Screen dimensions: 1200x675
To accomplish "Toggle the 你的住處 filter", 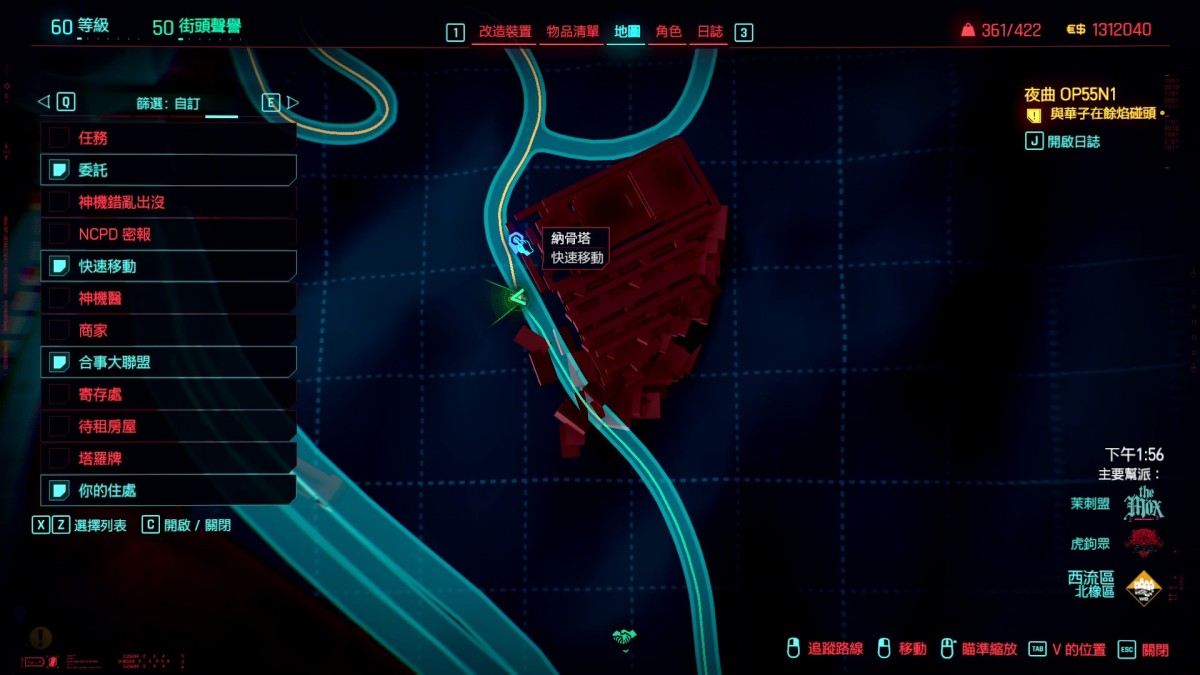I will click(168, 490).
